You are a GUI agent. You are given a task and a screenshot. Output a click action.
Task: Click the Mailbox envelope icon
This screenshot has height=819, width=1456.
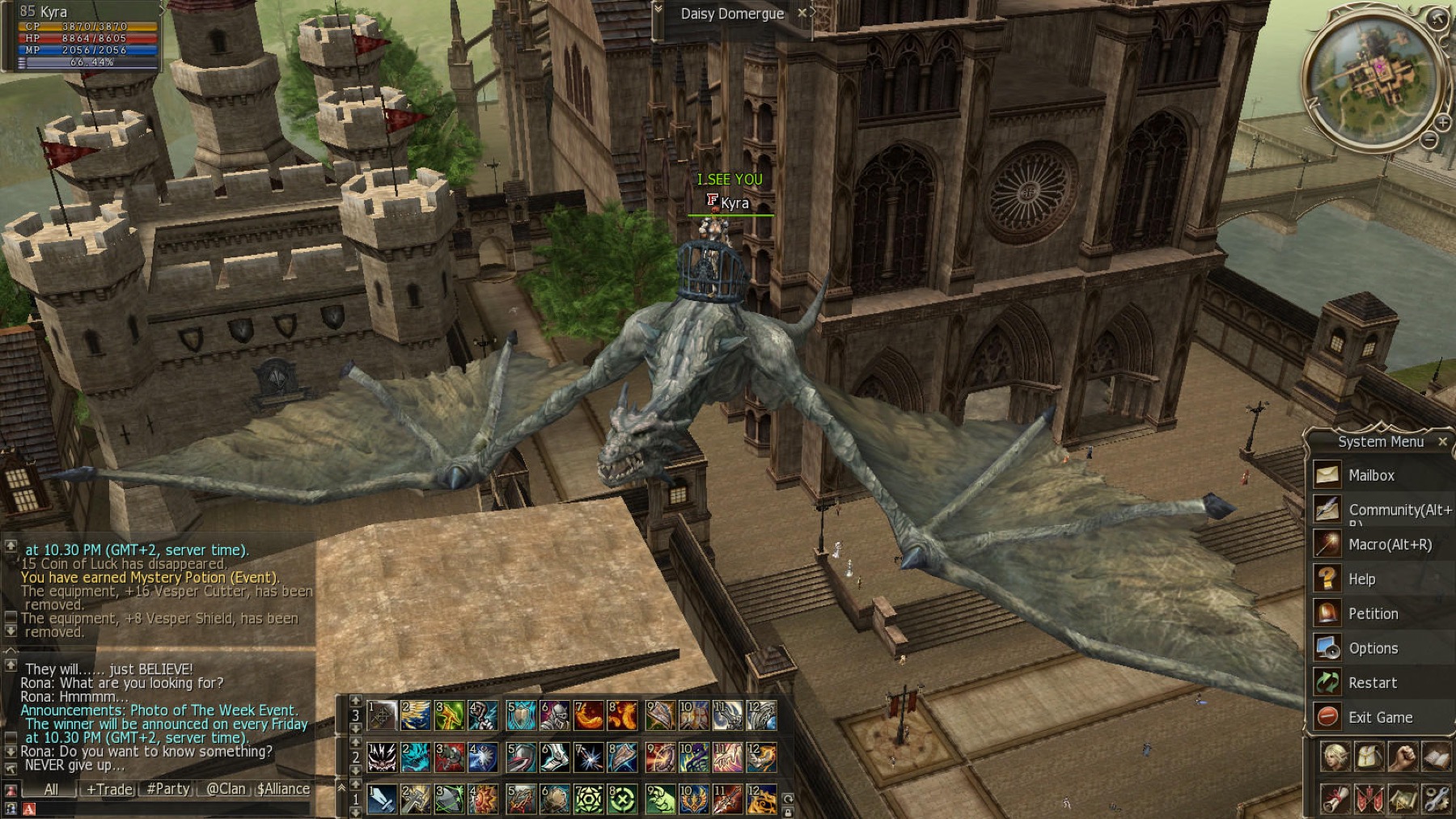pos(1327,475)
